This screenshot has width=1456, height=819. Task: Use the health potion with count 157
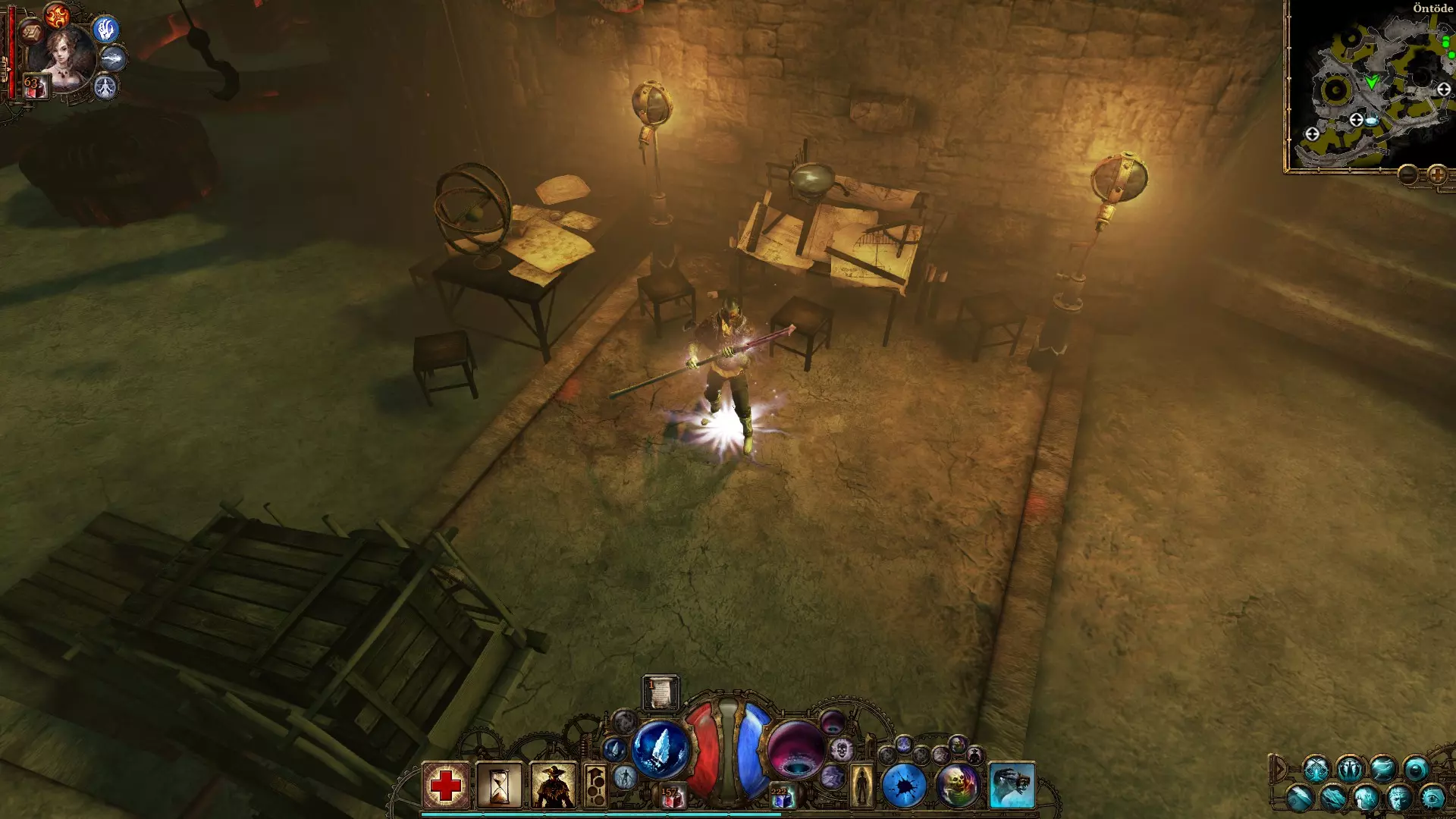[x=671, y=797]
